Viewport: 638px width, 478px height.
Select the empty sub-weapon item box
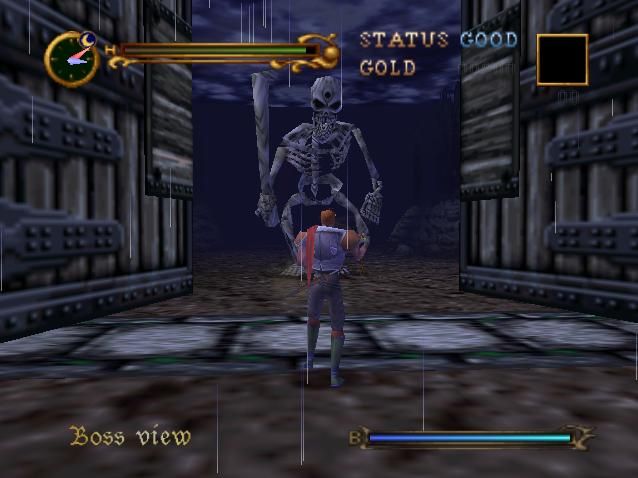click(561, 59)
